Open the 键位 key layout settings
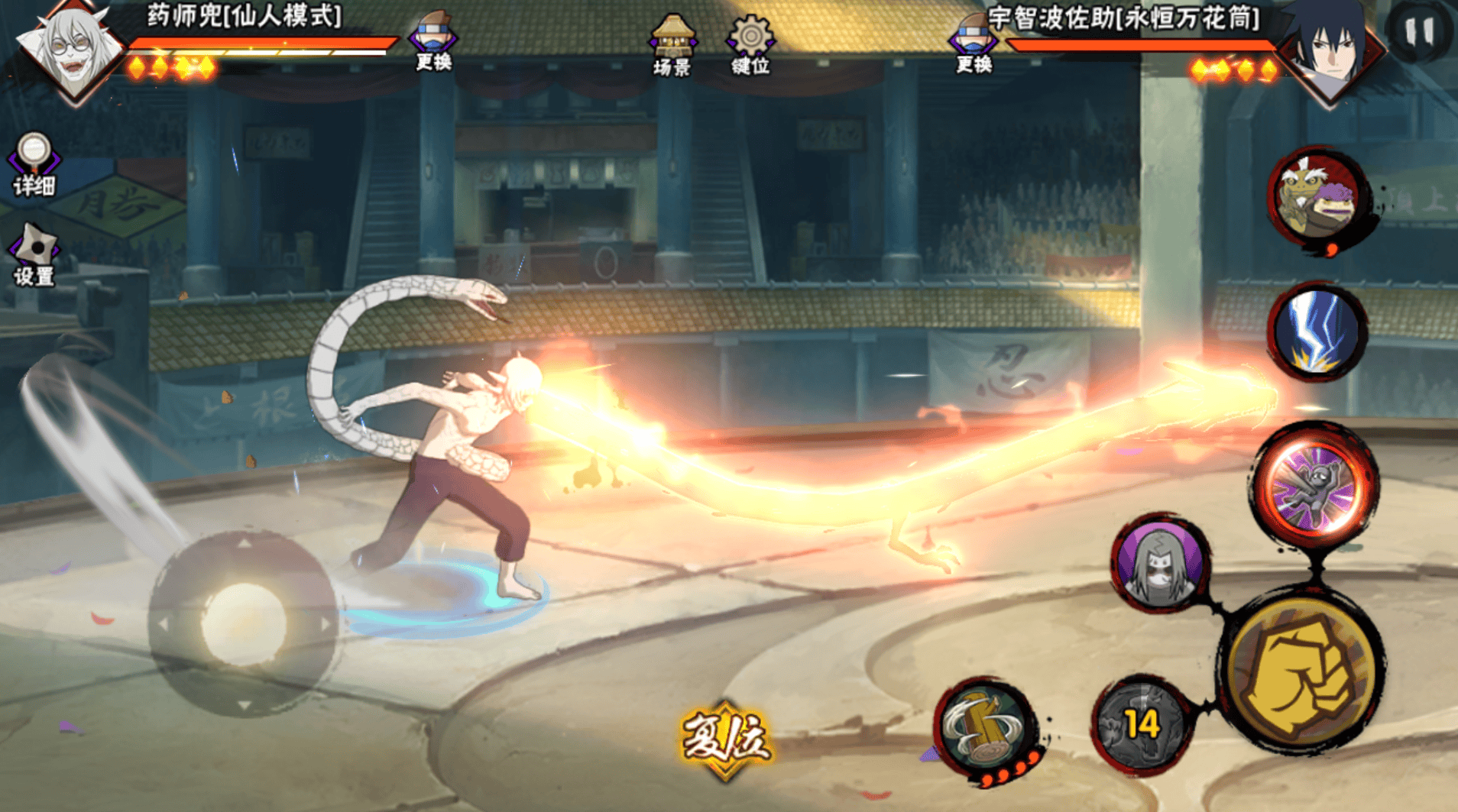The height and width of the screenshot is (812, 1458). click(x=750, y=46)
